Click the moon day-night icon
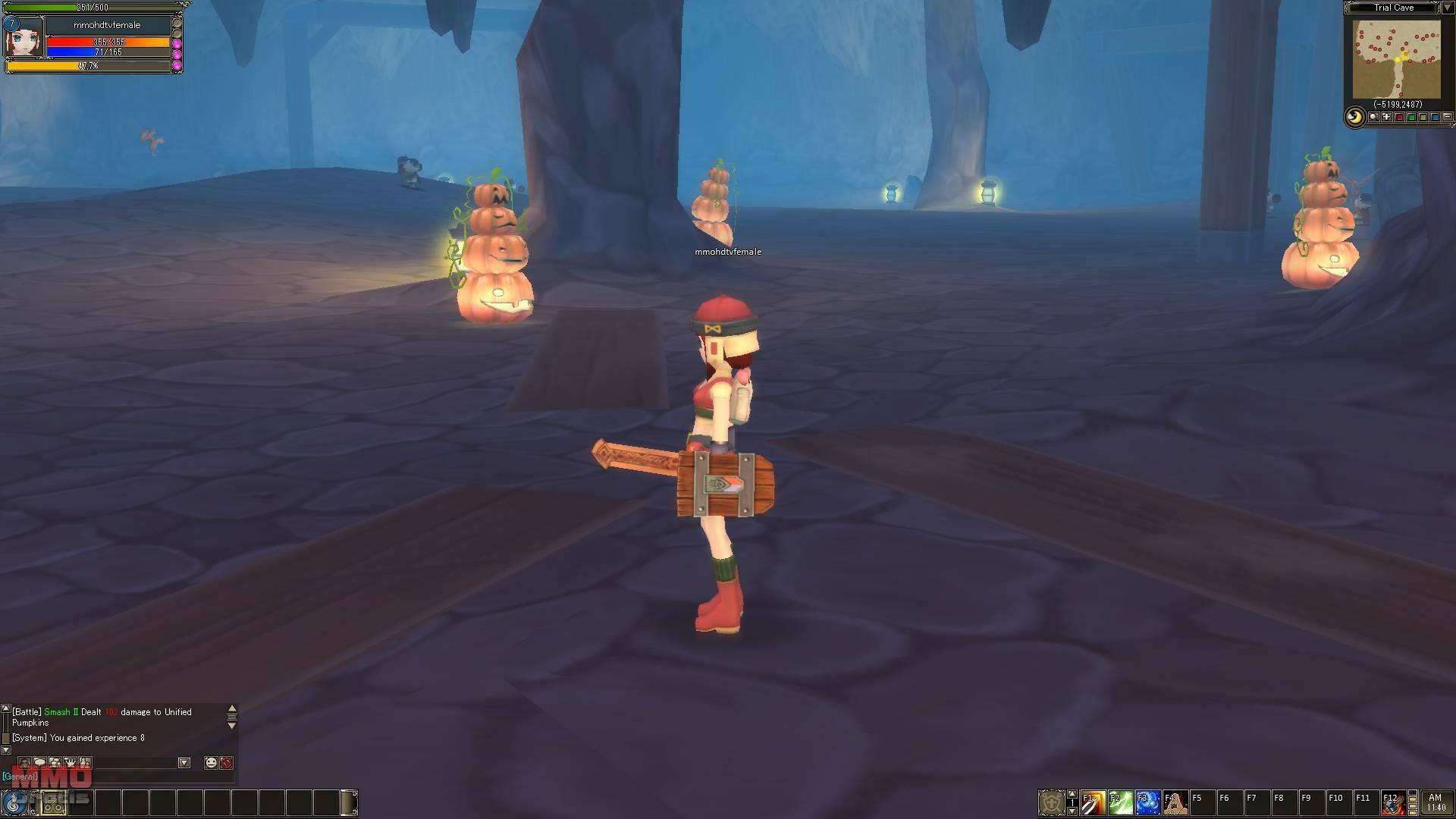The image size is (1456, 819). tap(1354, 118)
